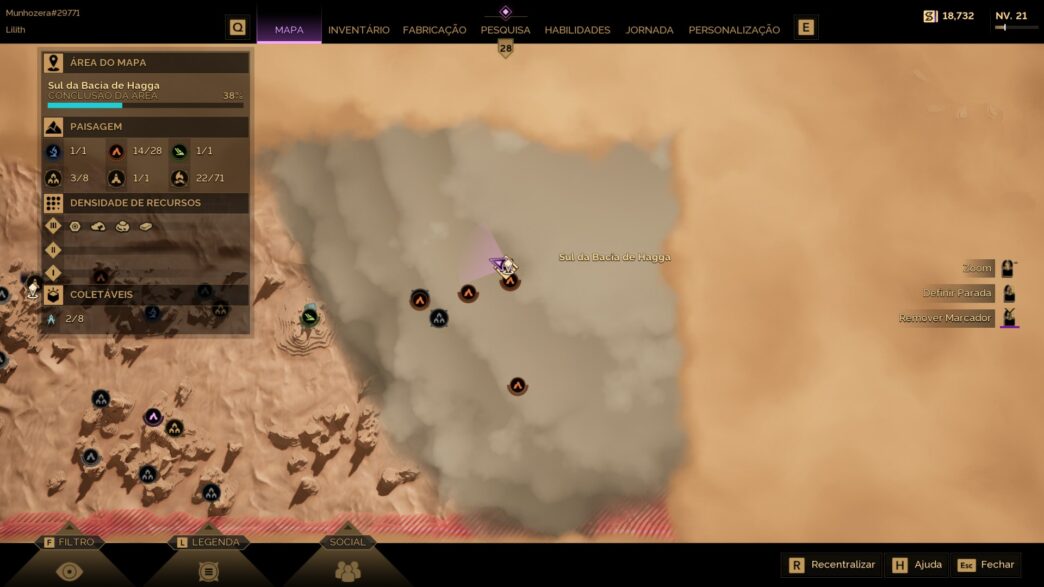Image resolution: width=1044 pixels, height=587 pixels.
Task: Switch to the Inventário tab
Action: coord(358,30)
